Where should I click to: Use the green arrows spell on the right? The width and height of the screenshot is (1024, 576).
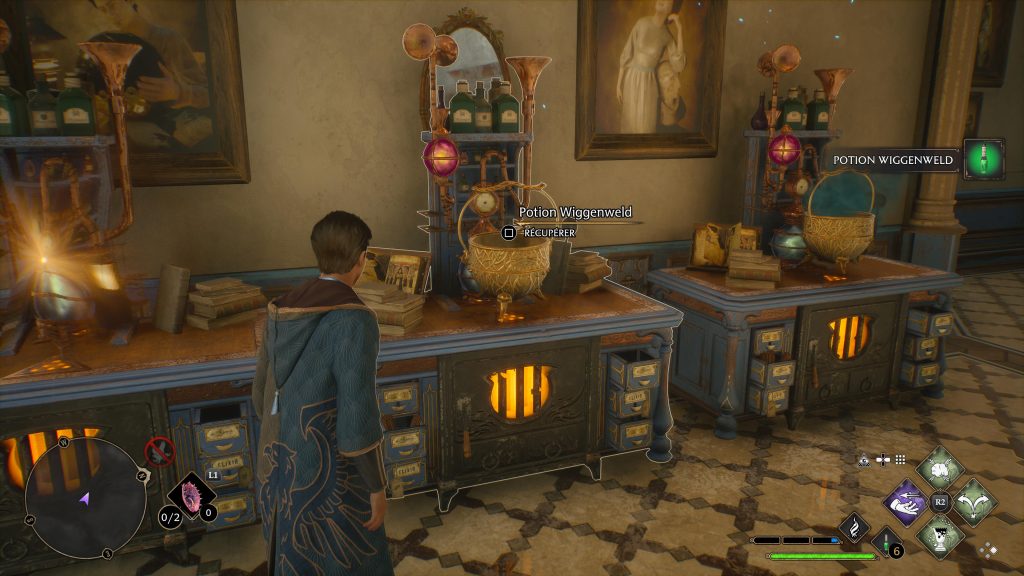pyautogui.click(x=973, y=500)
